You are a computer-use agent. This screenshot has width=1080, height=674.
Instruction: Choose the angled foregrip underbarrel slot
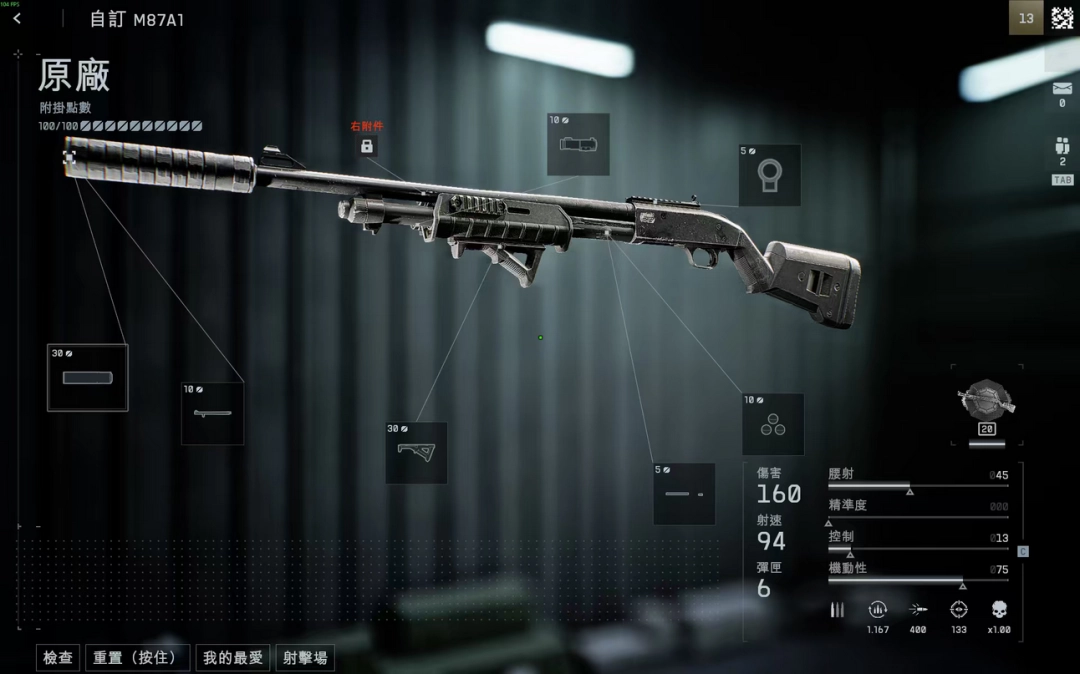pos(416,452)
